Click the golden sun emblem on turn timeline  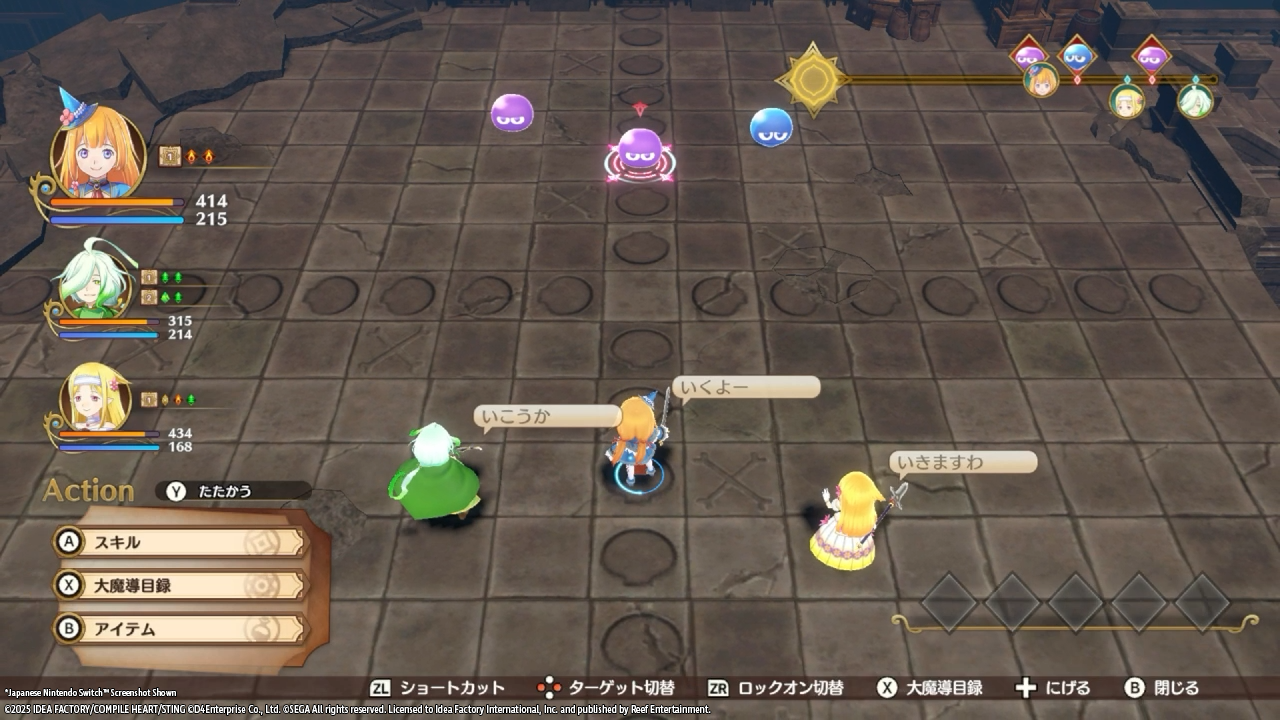[x=813, y=79]
